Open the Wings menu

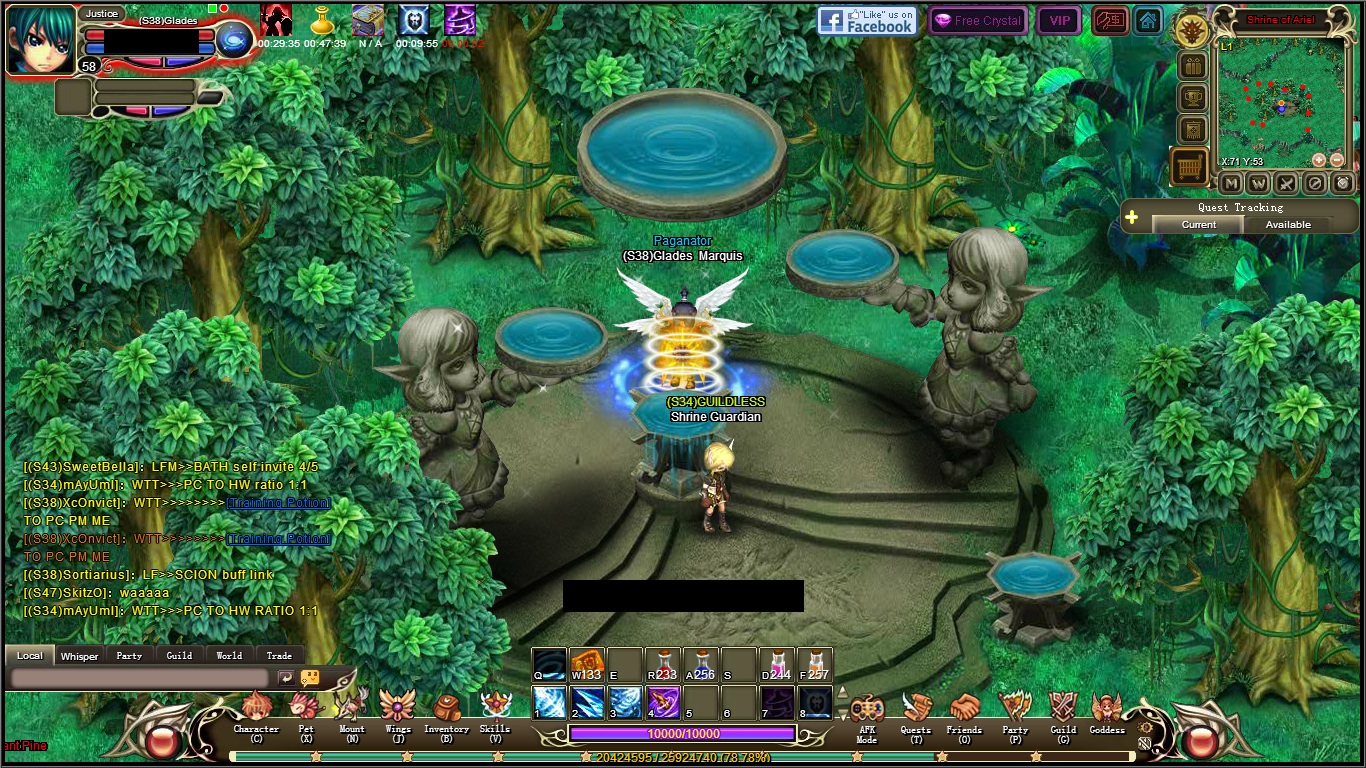(x=398, y=710)
